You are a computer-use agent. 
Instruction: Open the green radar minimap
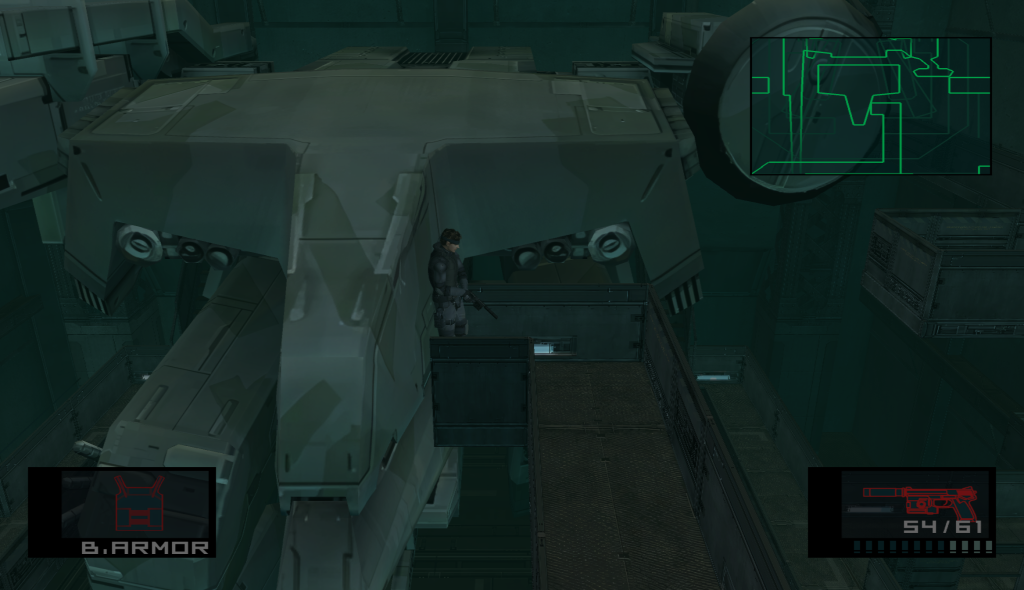(x=870, y=105)
